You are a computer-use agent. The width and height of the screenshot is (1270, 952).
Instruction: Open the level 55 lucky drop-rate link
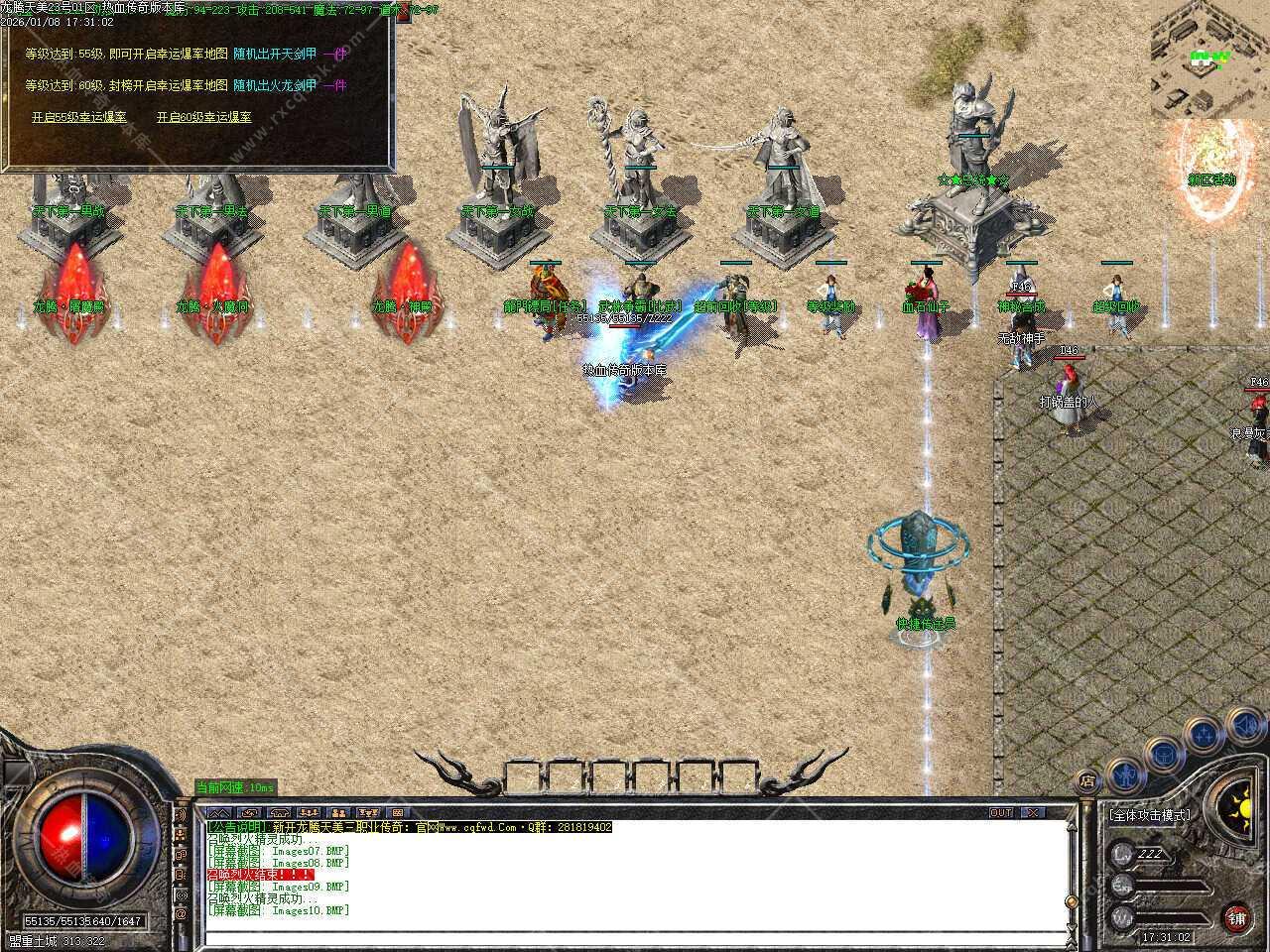[x=79, y=117]
